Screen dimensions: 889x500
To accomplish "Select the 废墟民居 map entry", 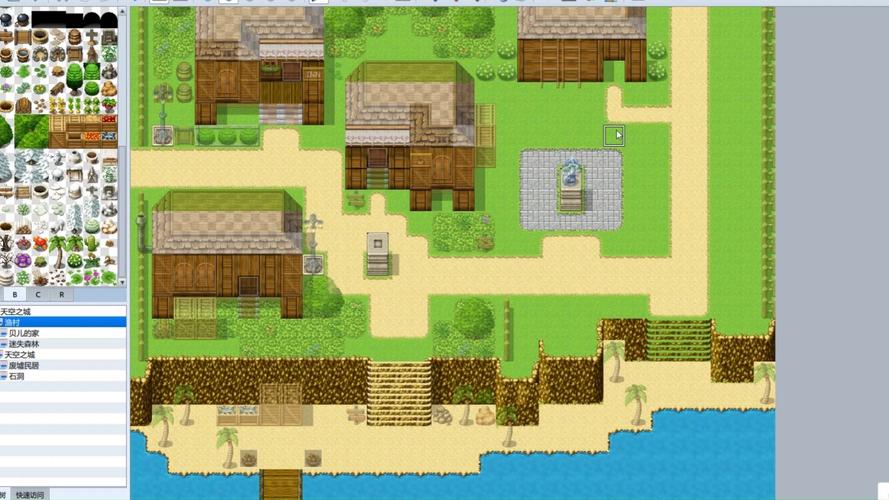I will pos(23,366).
